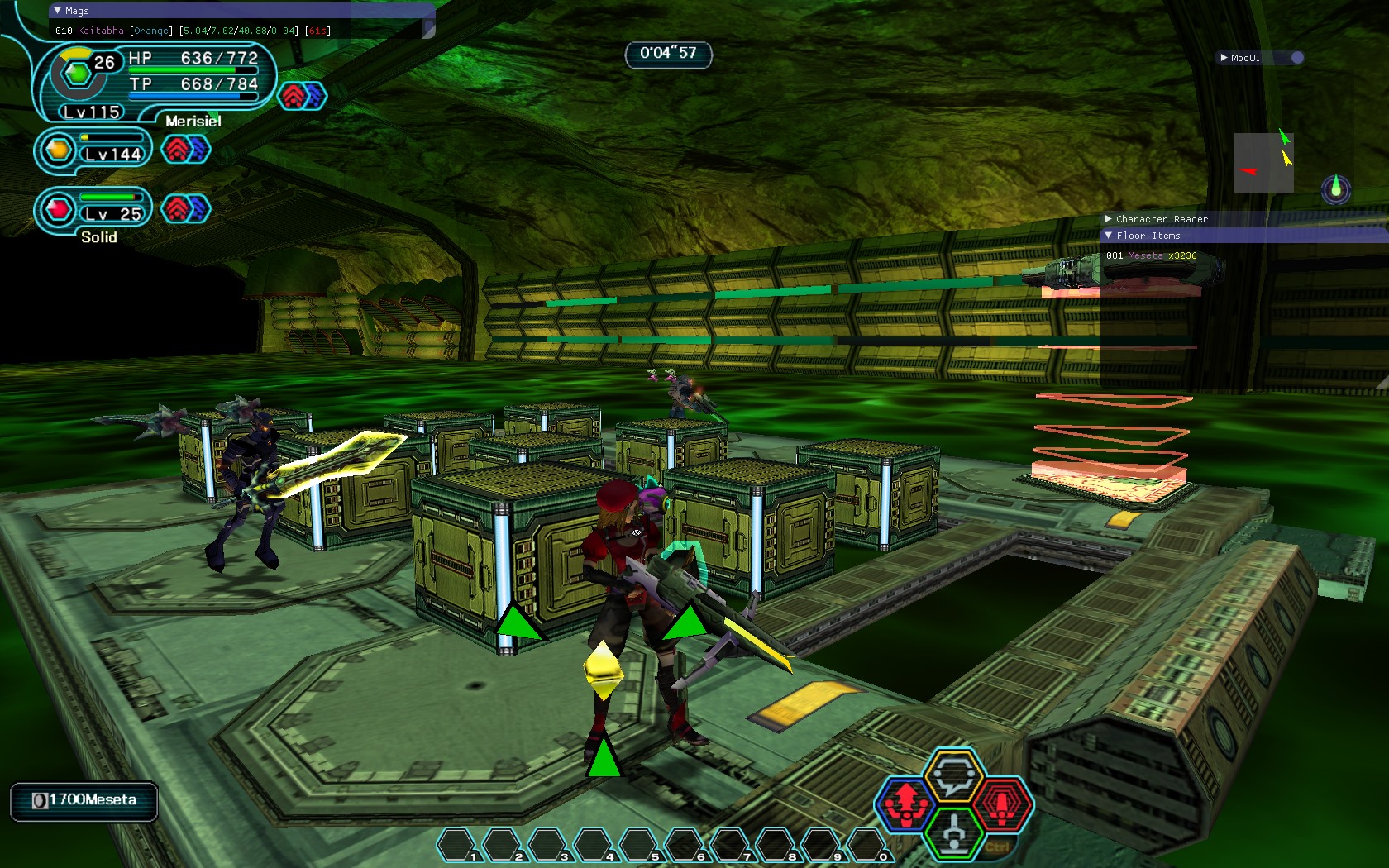The width and height of the screenshot is (1389, 868).
Task: Use the green-bordered bottom palette action
Action: (954, 832)
